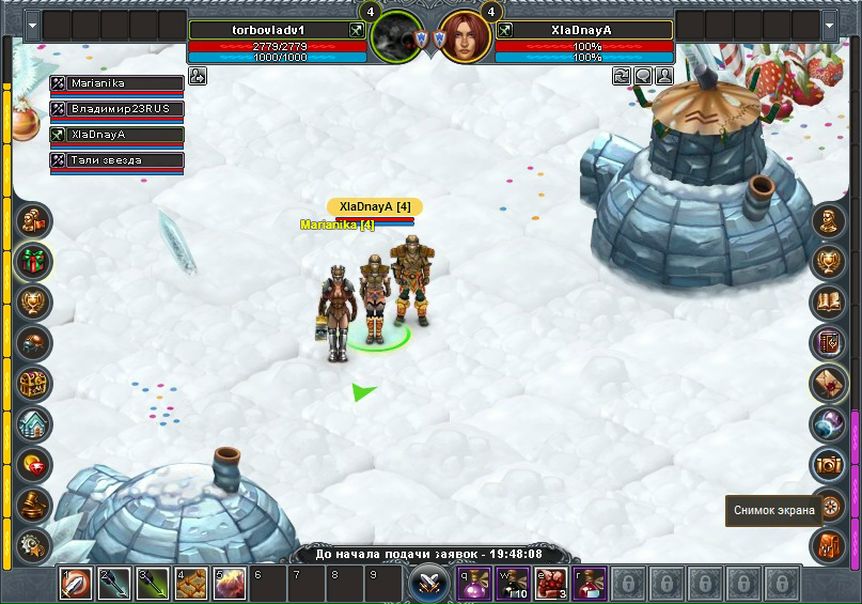
Task: Click the torbovladv1 player portrait
Action: pyautogui.click(x=396, y=37)
